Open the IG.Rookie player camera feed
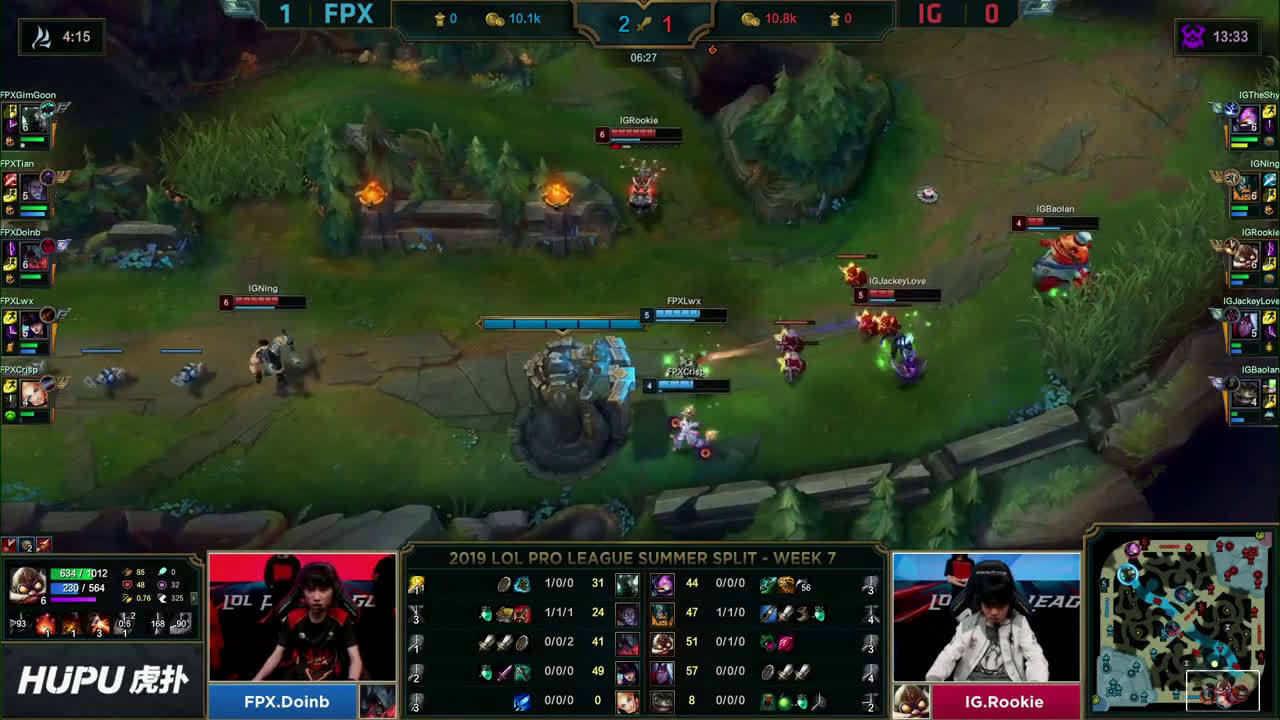 (x=986, y=616)
